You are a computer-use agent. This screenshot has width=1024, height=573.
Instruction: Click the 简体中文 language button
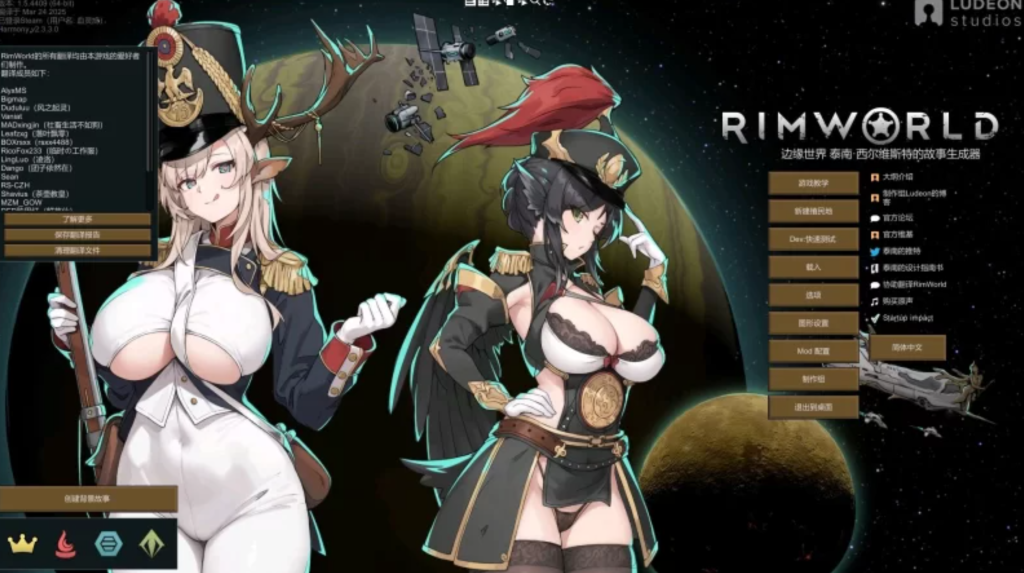coord(906,347)
